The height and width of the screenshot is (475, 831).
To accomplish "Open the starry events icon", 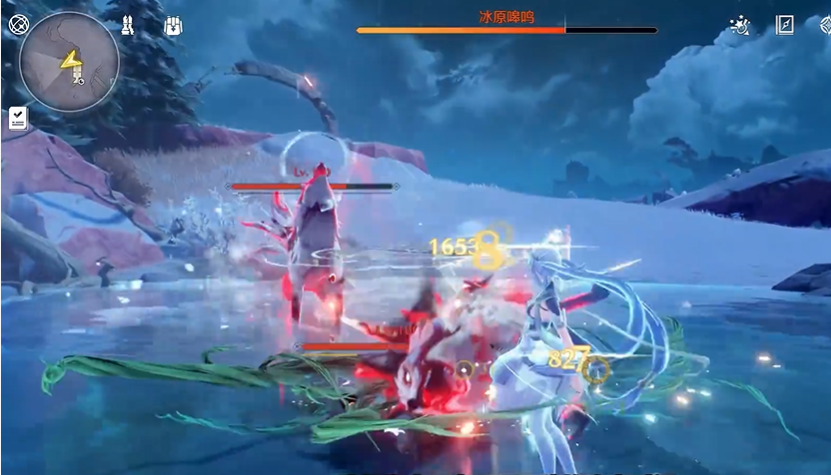I will [741, 26].
